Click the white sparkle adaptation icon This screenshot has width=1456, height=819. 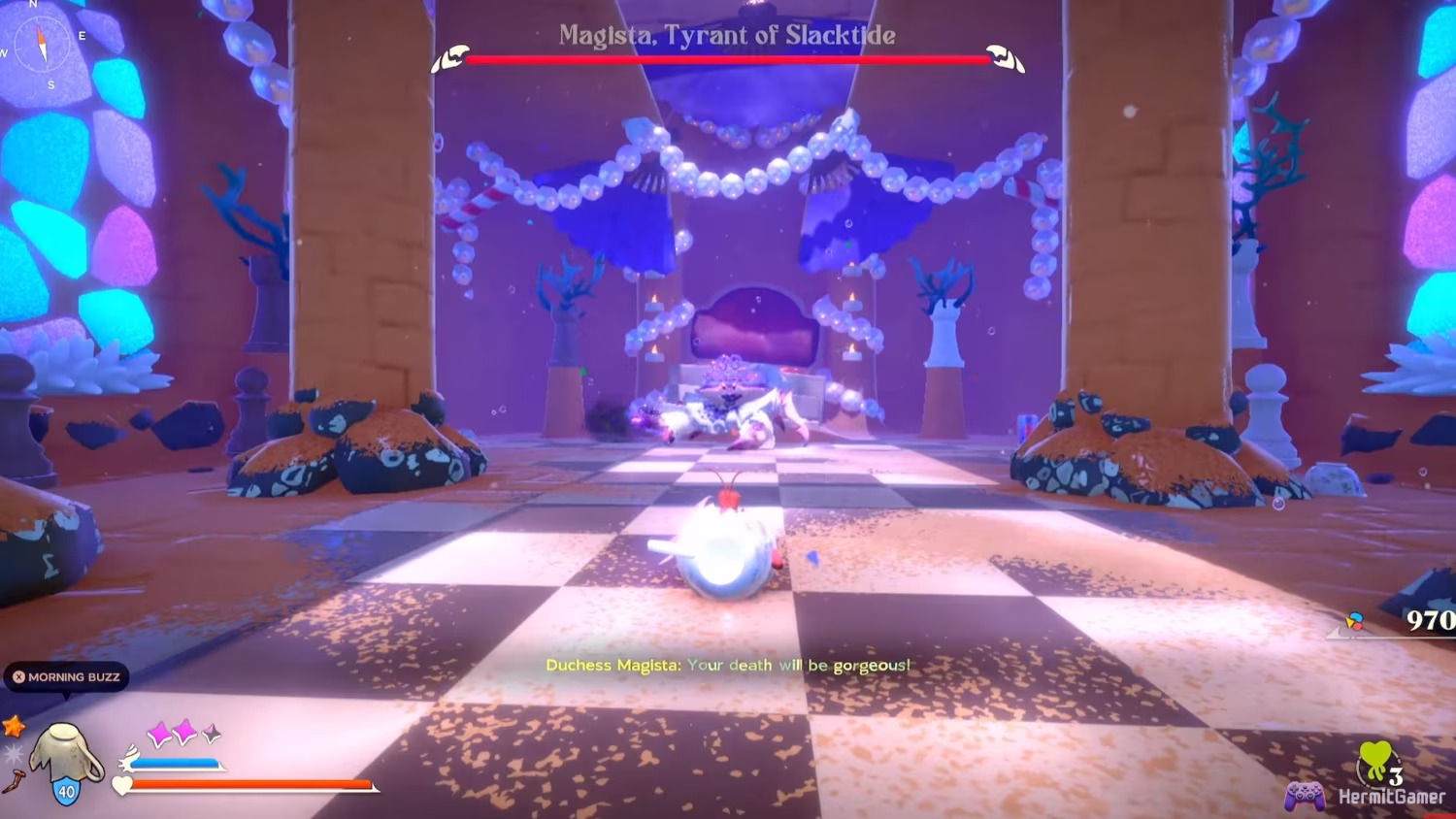coord(13,755)
